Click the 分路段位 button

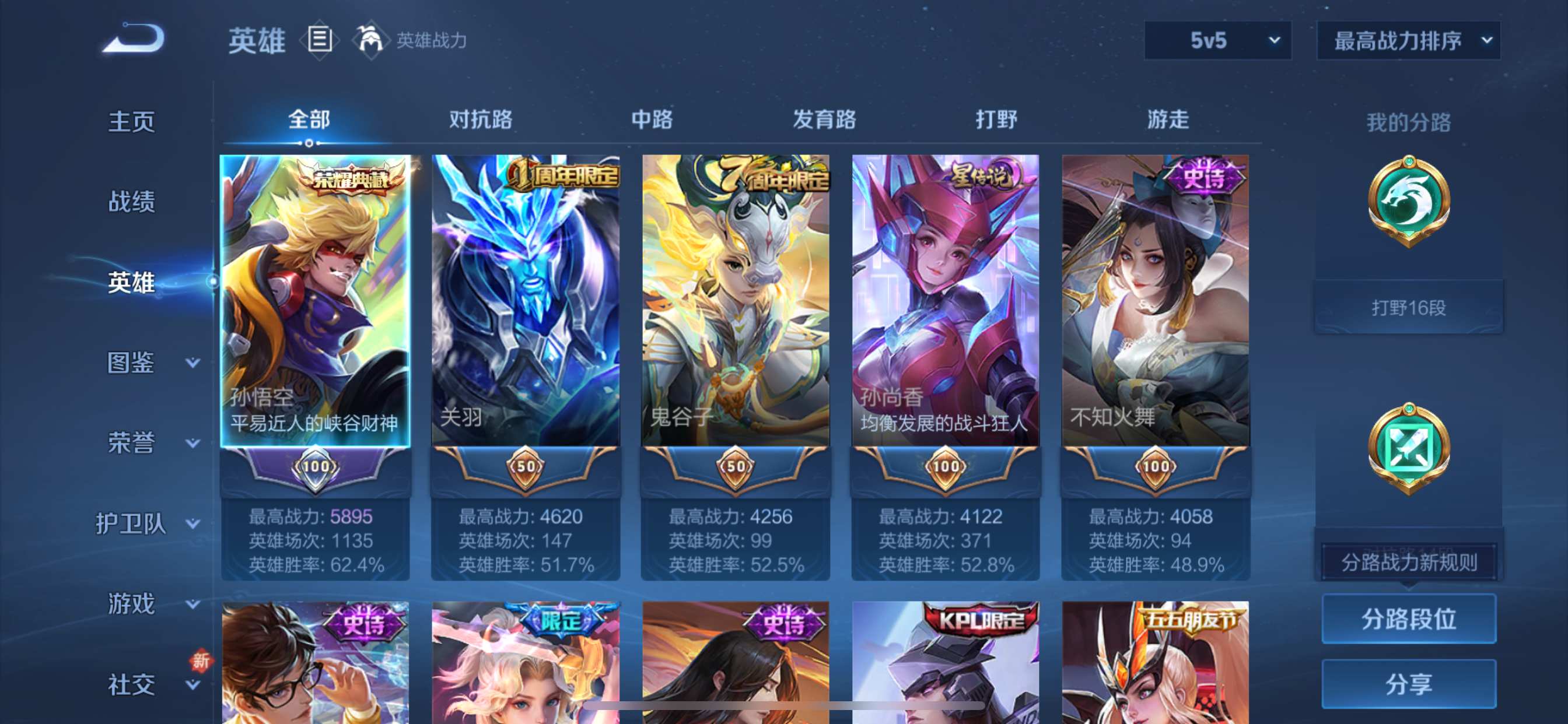pos(1409,618)
